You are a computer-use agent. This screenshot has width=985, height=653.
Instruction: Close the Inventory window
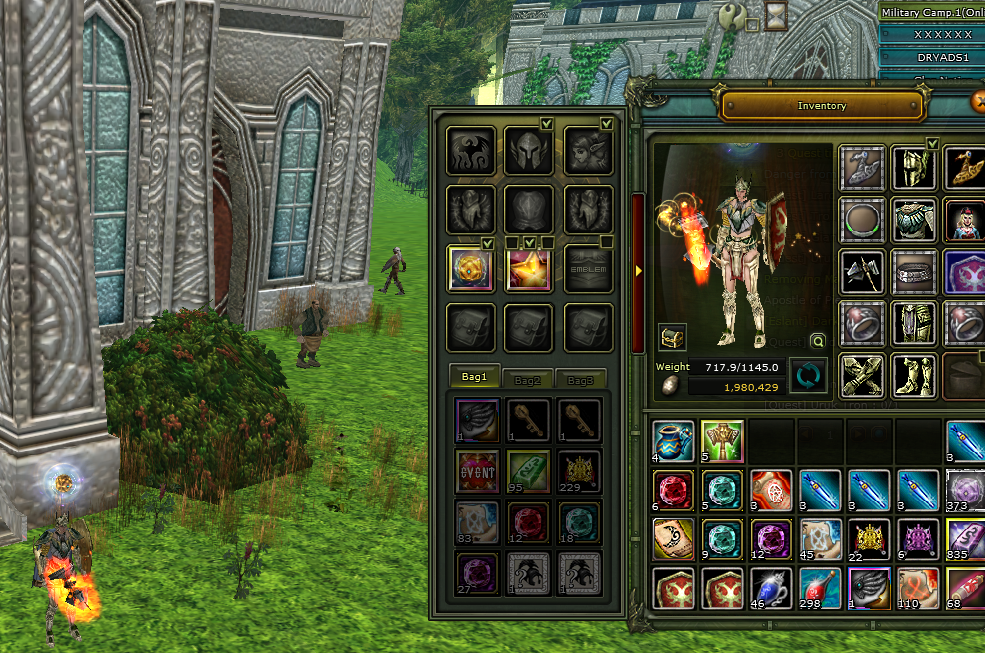979,102
